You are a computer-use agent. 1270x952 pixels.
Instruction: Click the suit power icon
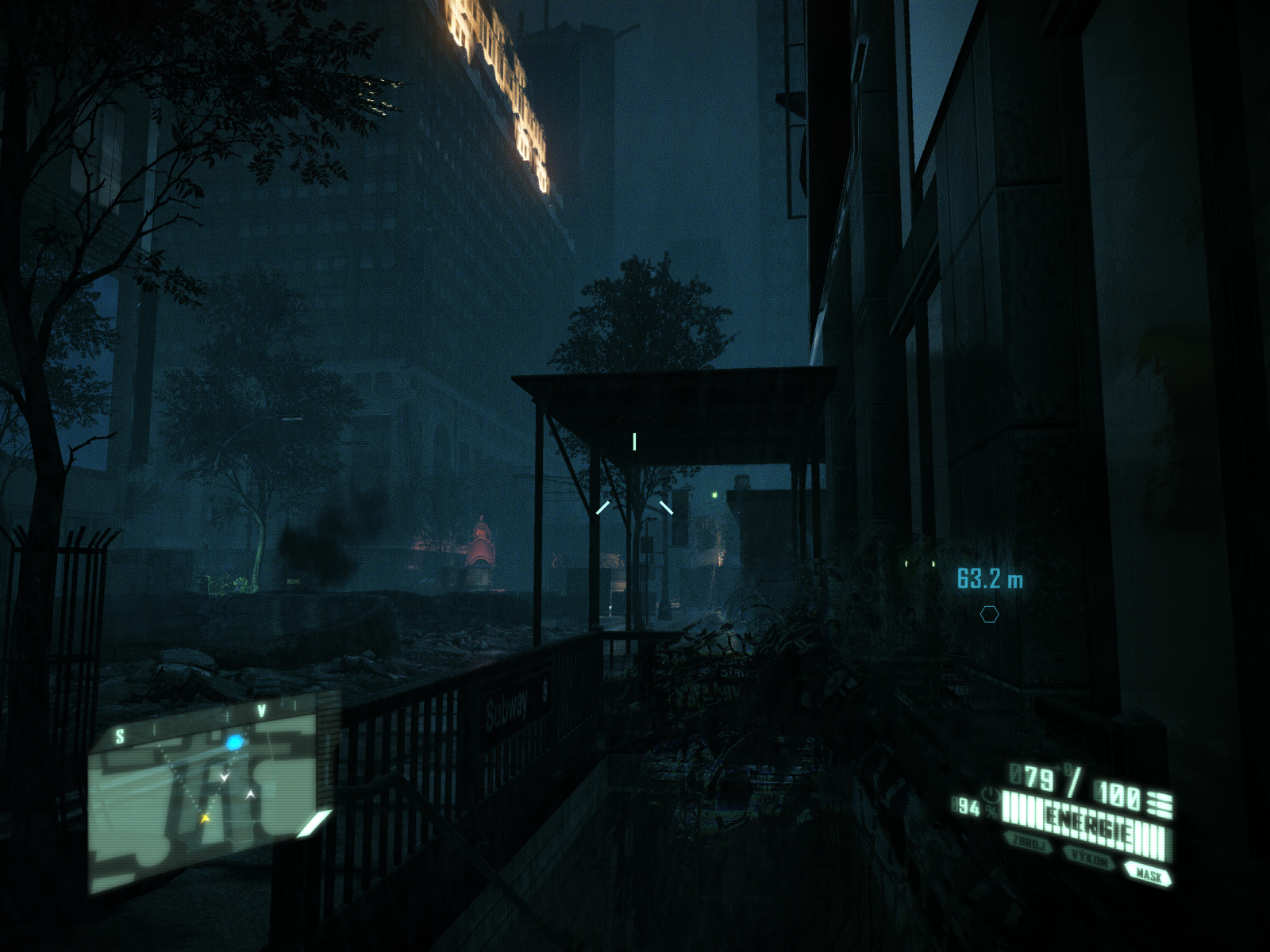989,794
